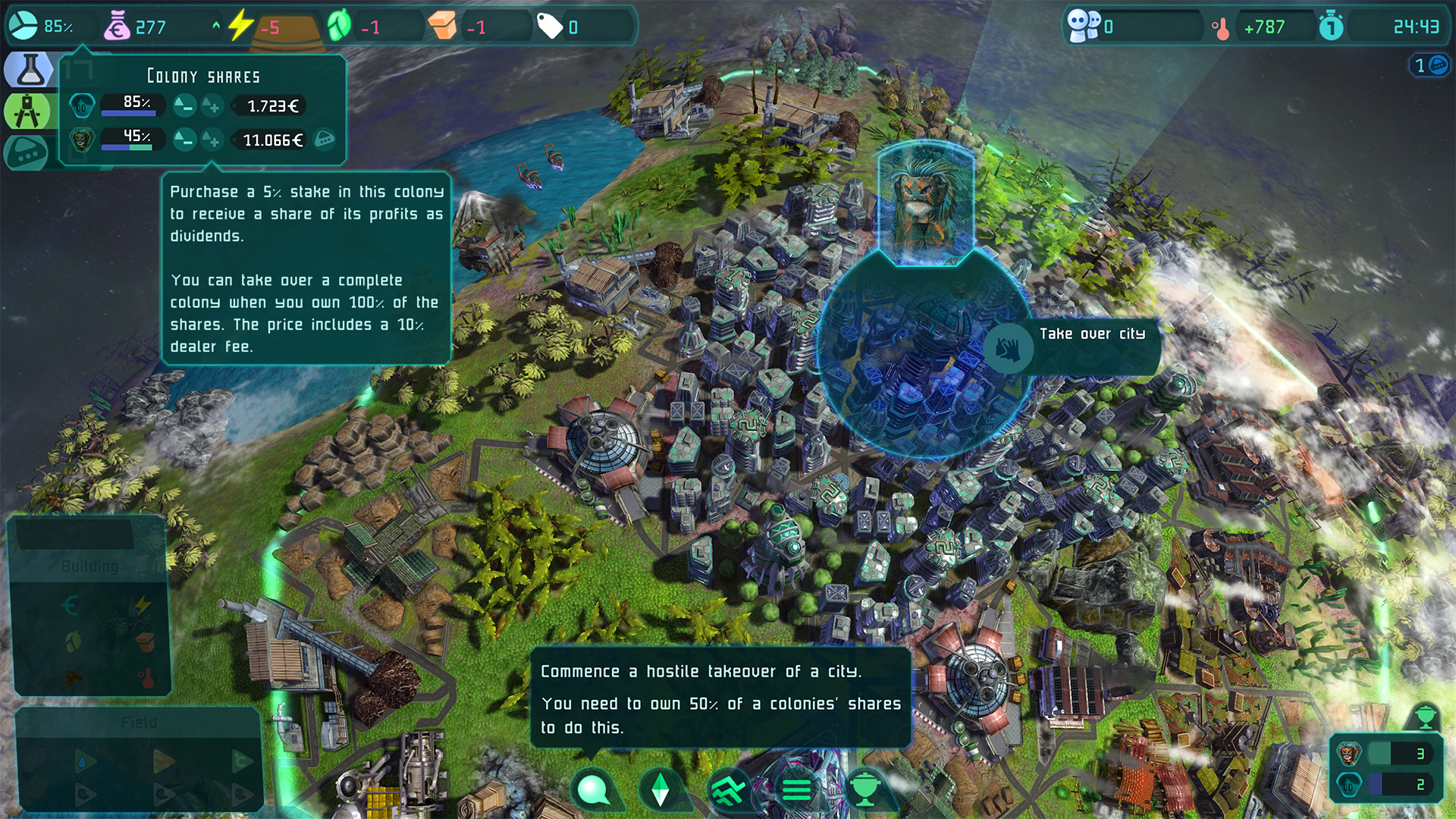The width and height of the screenshot is (1456, 819).
Task: Select the lion leader portrait above the city
Action: [925, 203]
